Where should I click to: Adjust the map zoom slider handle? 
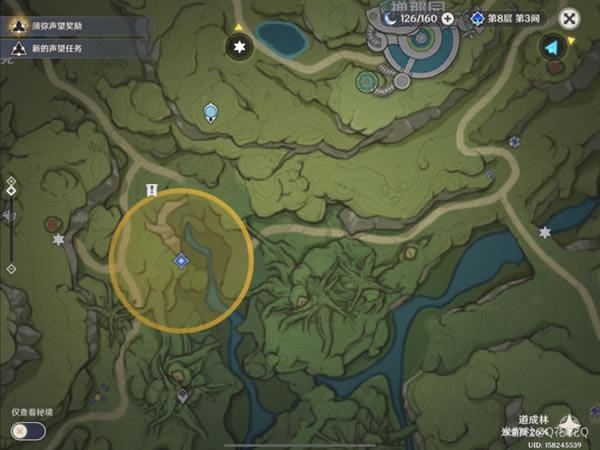10,190
